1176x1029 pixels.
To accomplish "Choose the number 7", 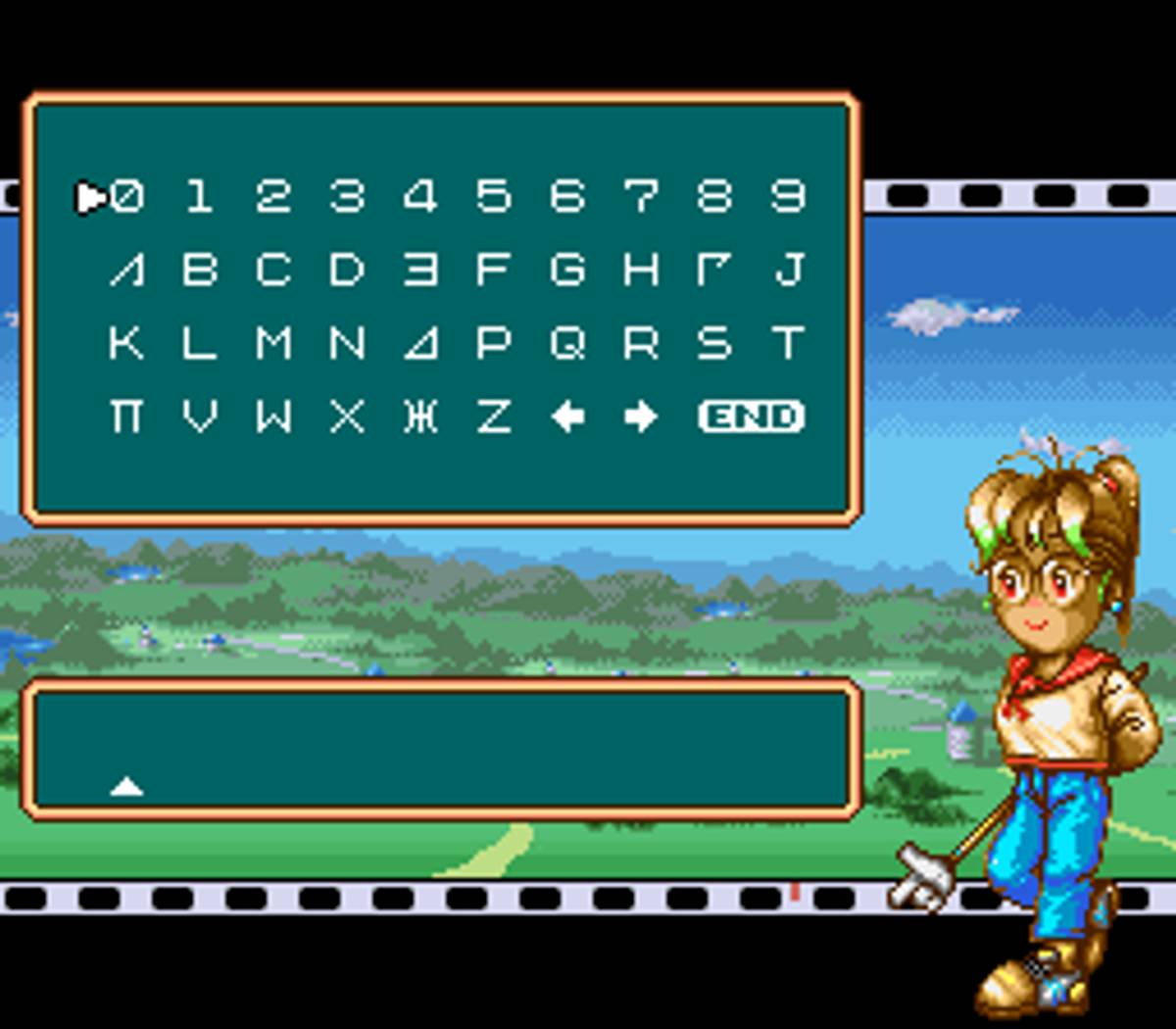I will pos(641,197).
